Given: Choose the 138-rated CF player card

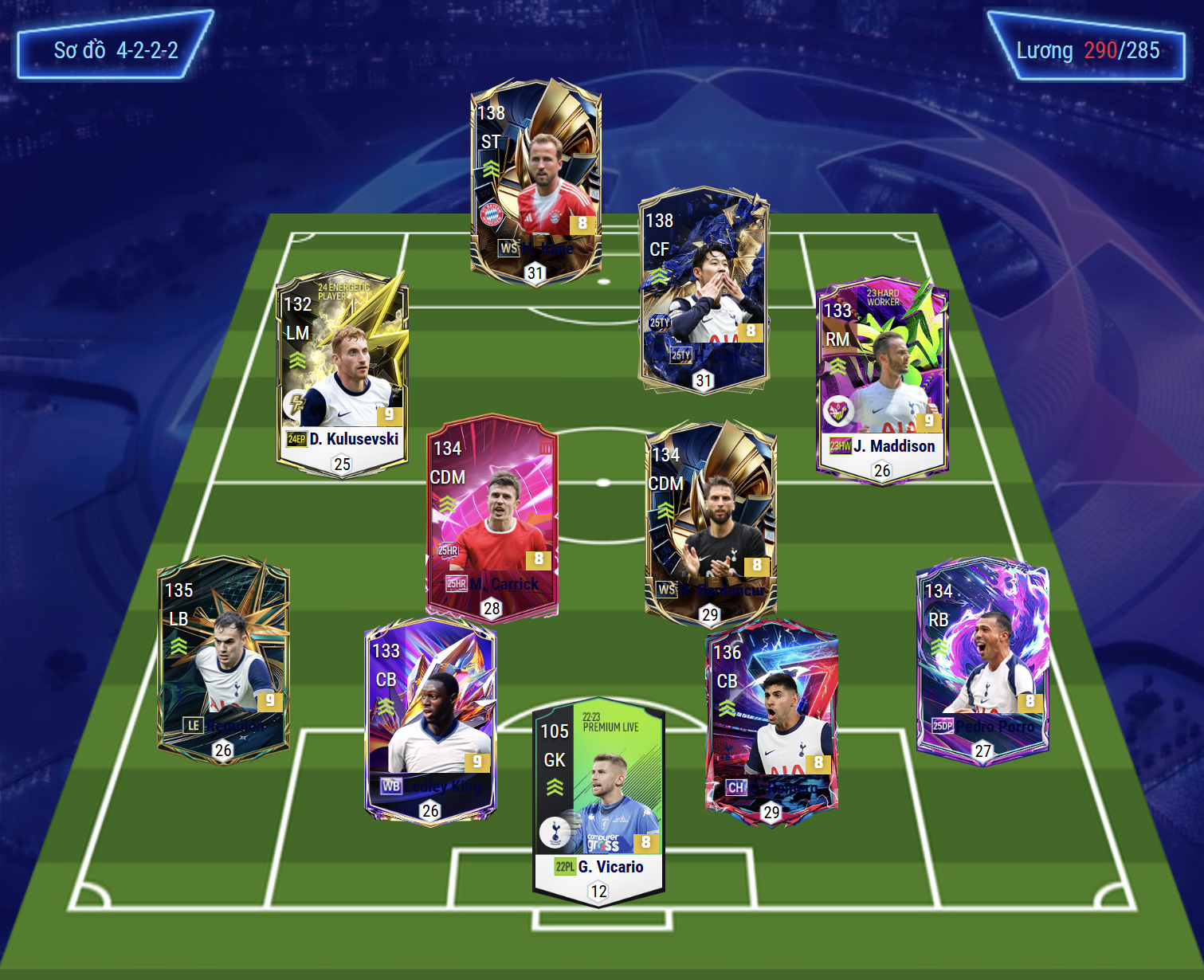Looking at the screenshot, I should [704, 291].
